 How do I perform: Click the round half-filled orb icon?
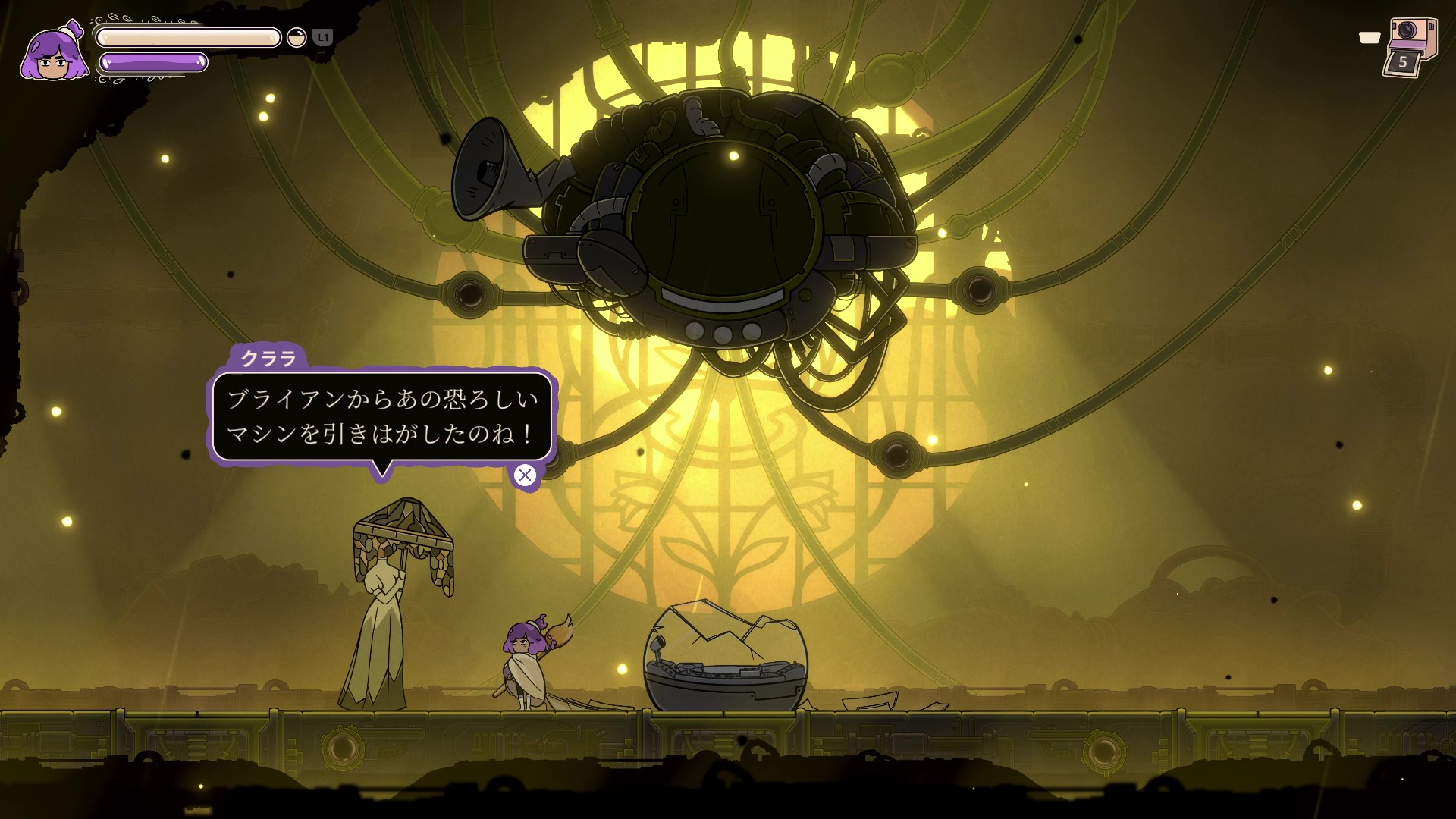297,38
